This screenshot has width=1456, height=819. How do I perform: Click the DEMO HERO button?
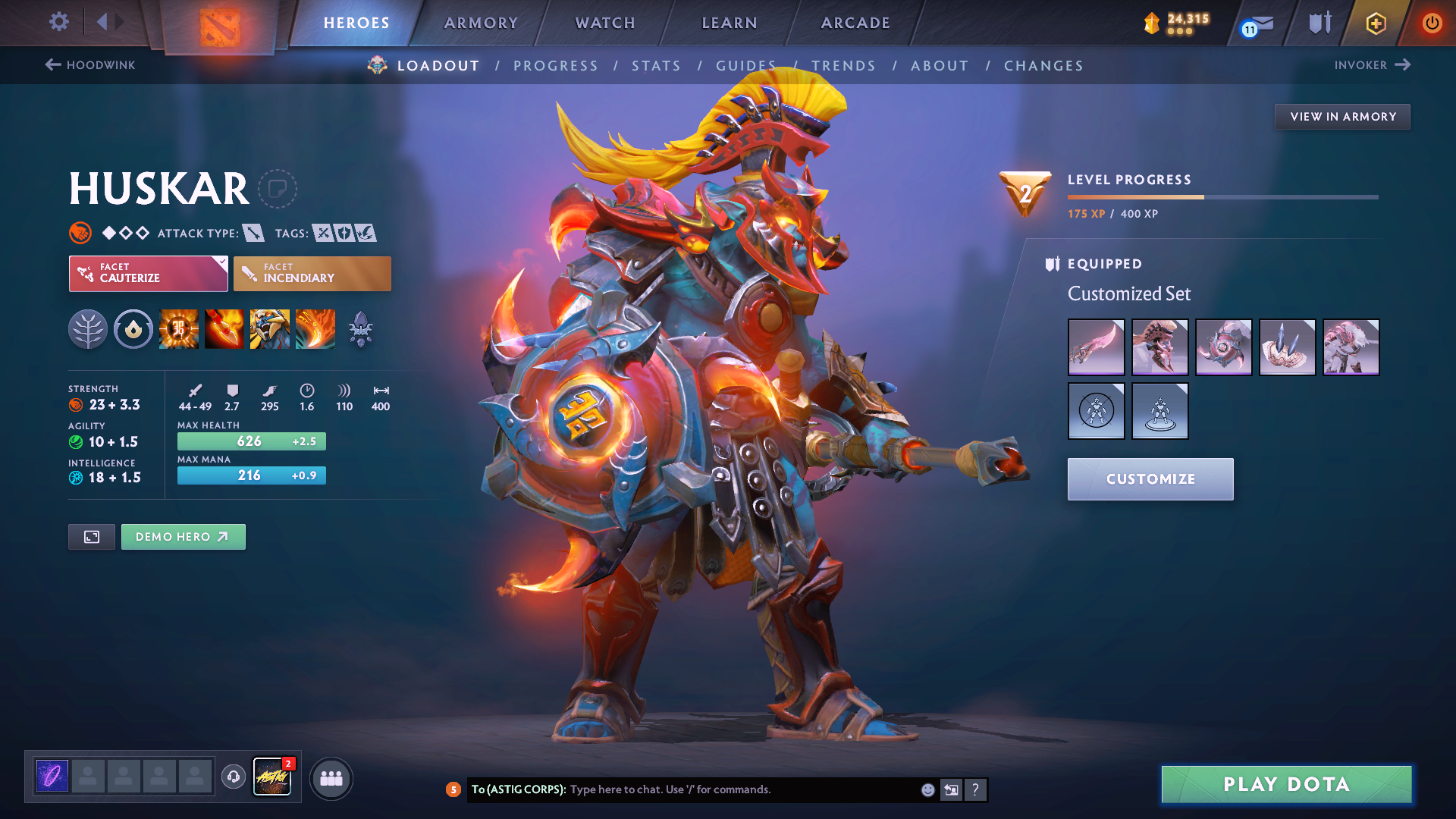click(x=183, y=536)
